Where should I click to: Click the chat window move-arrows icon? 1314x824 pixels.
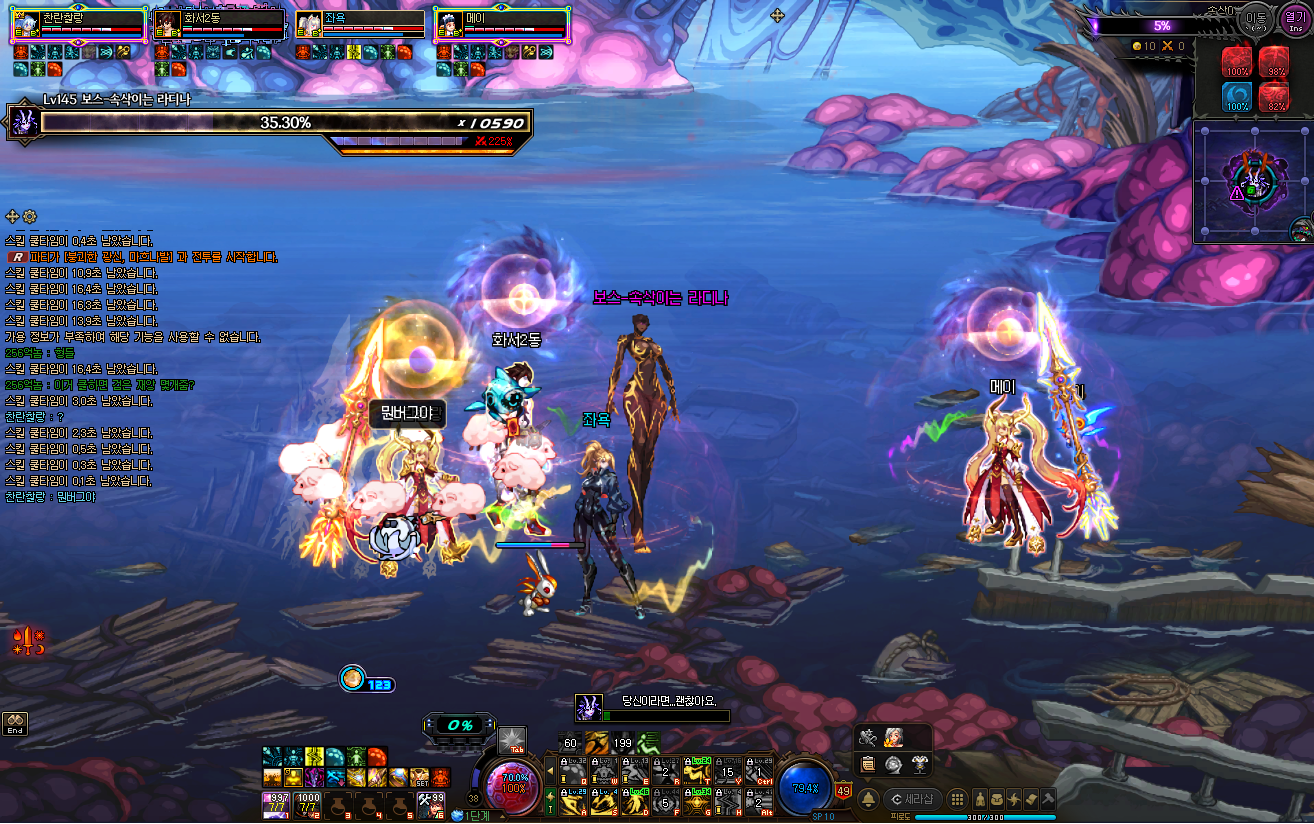(x=13, y=216)
